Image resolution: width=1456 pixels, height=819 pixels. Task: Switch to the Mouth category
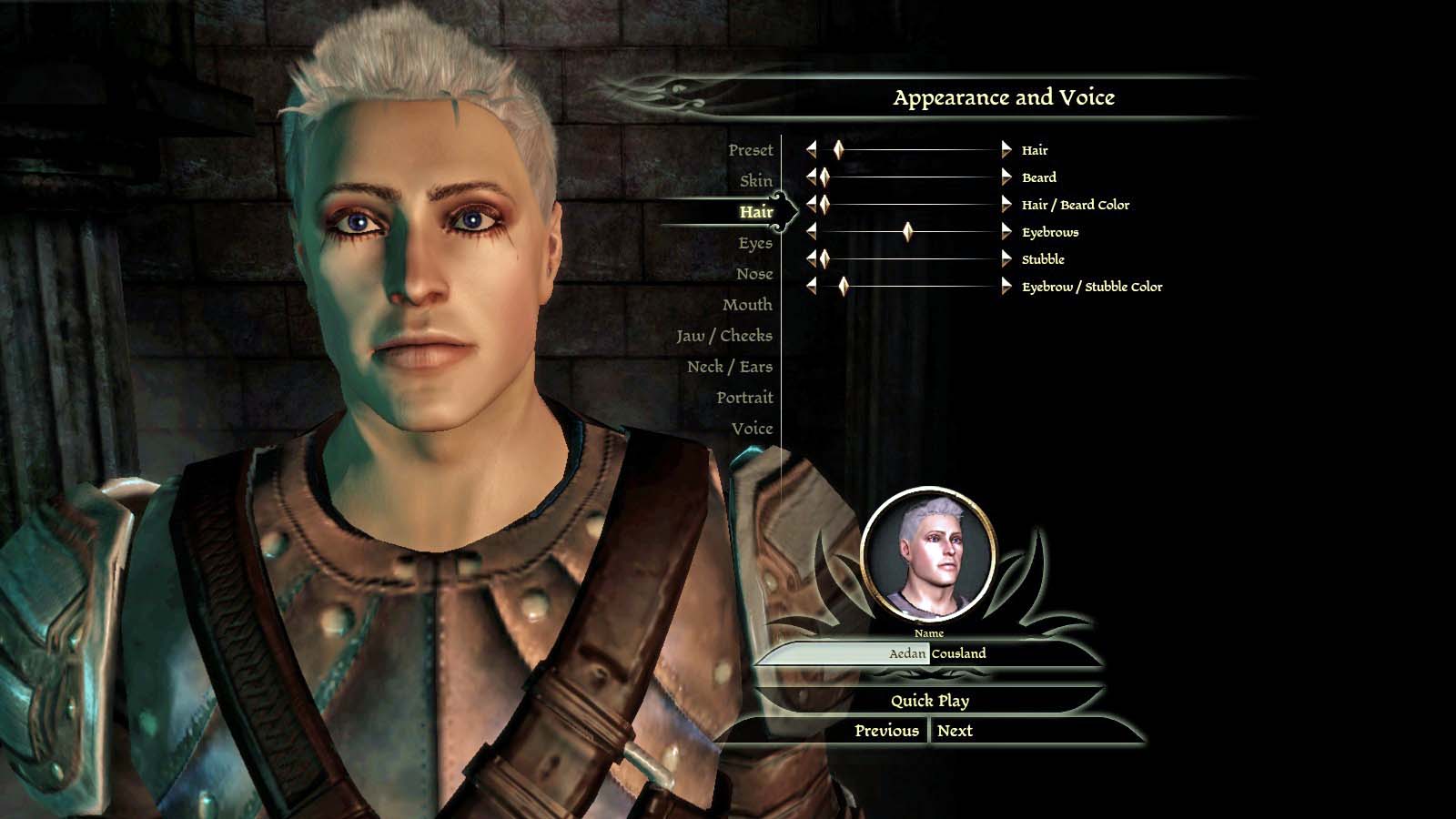pos(746,305)
